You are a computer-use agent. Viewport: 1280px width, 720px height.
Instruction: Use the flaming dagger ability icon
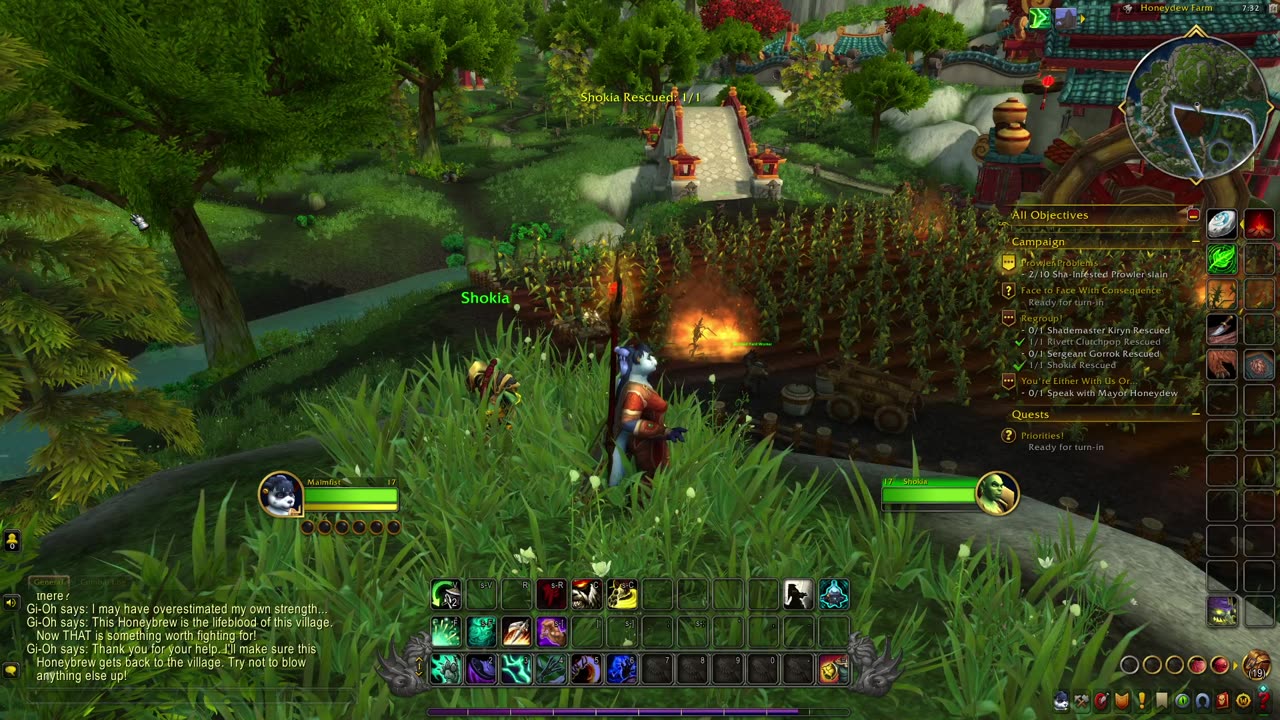pos(516,632)
